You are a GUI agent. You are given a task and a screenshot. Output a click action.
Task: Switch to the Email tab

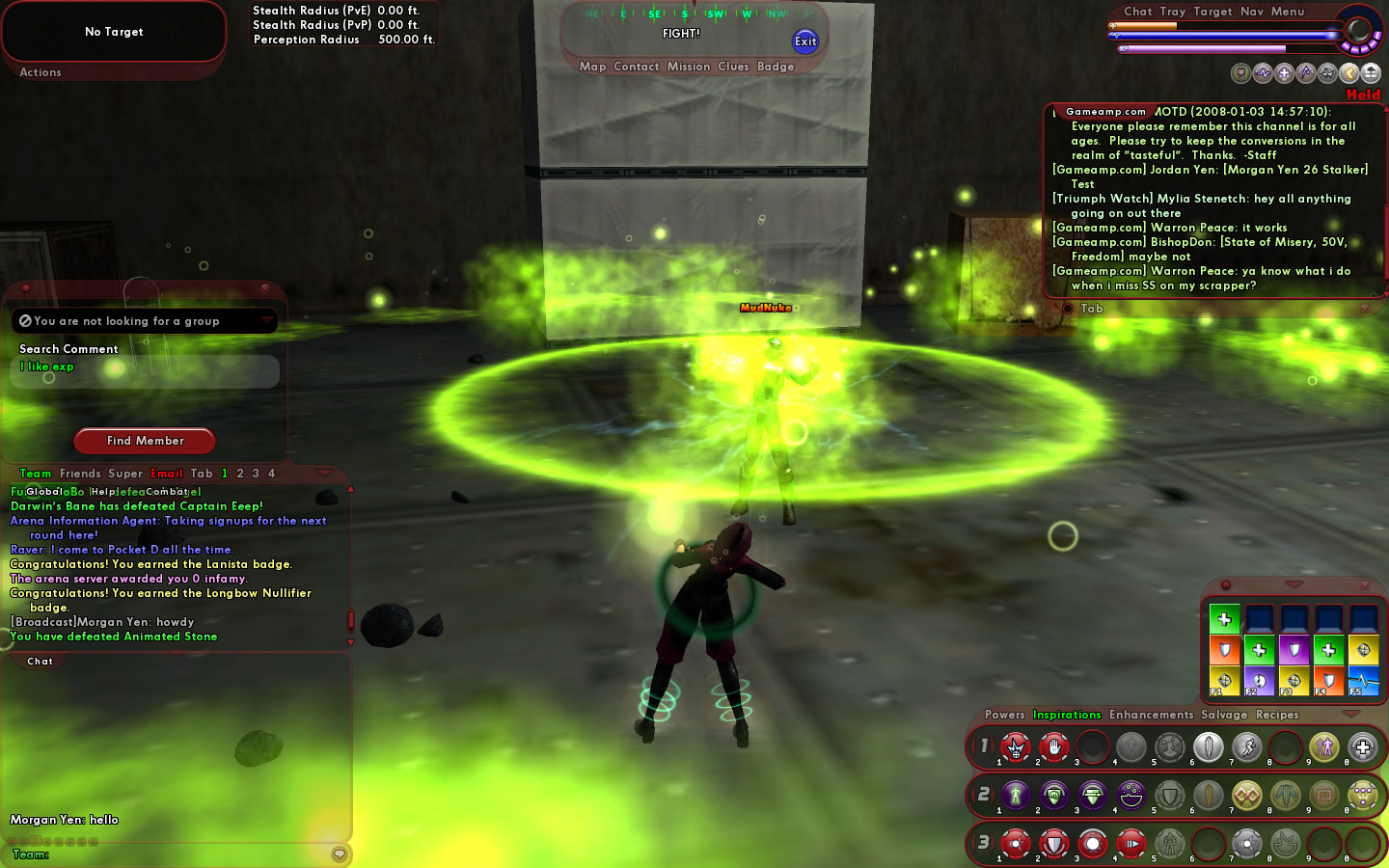[166, 474]
